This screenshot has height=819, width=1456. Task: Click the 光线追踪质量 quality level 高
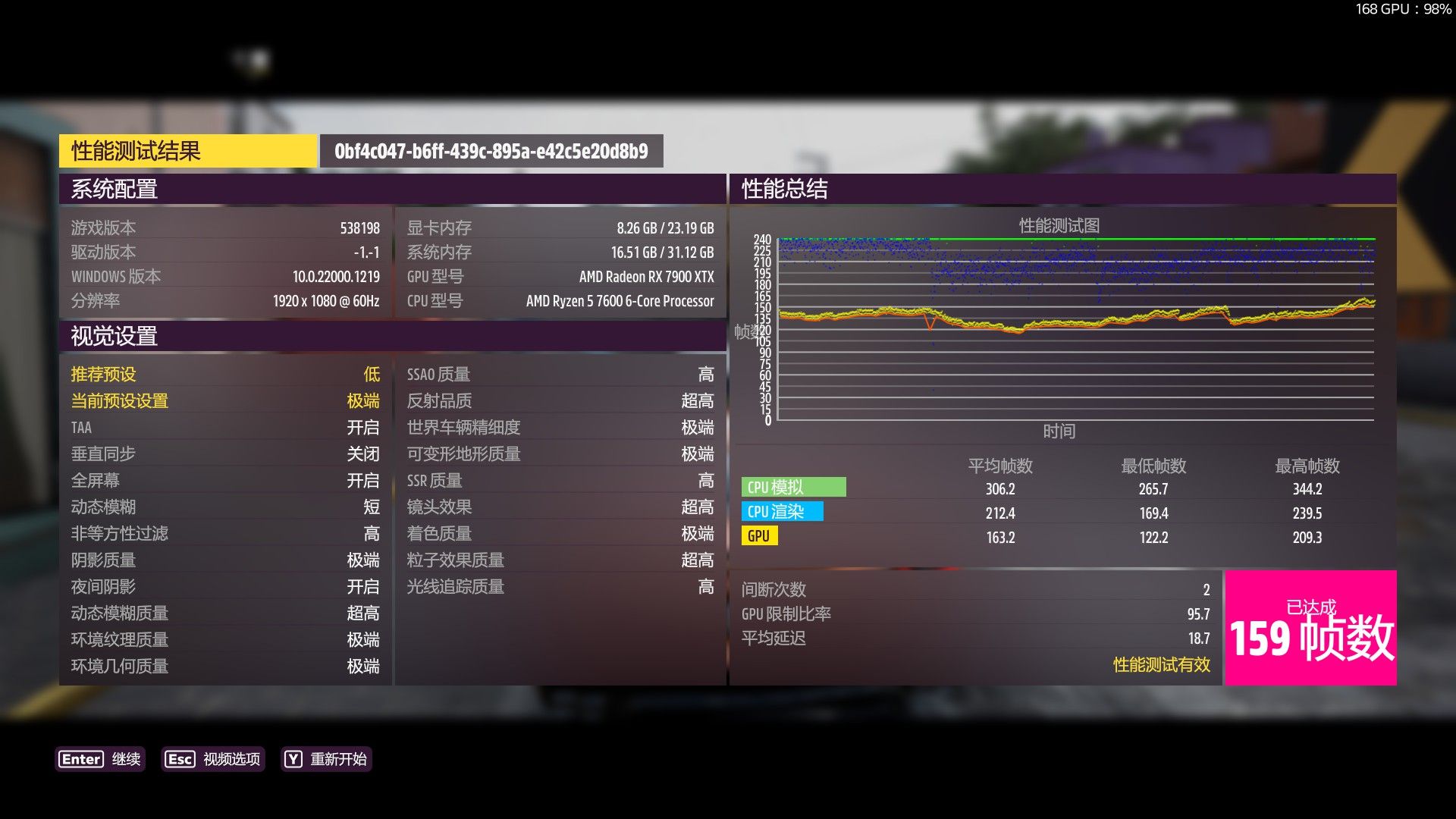[x=704, y=586]
